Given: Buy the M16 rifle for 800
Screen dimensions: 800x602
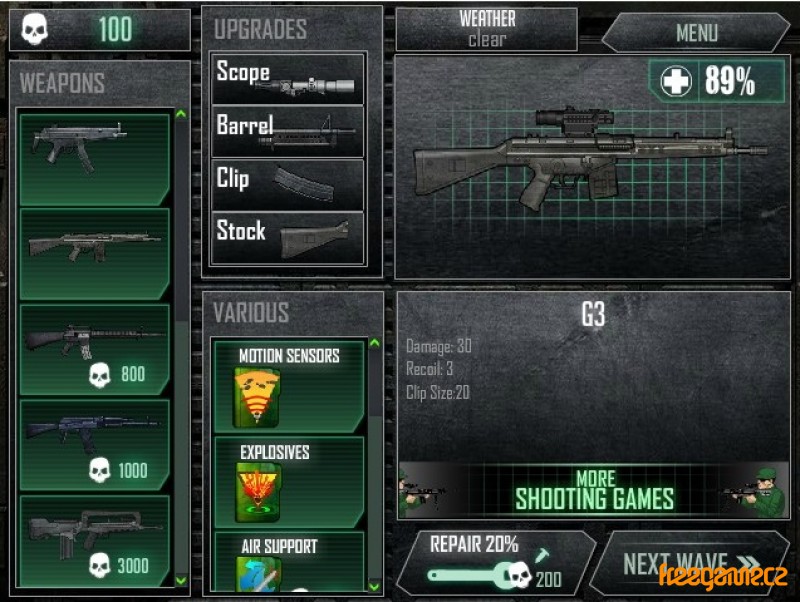Looking at the screenshot, I should pos(95,349).
